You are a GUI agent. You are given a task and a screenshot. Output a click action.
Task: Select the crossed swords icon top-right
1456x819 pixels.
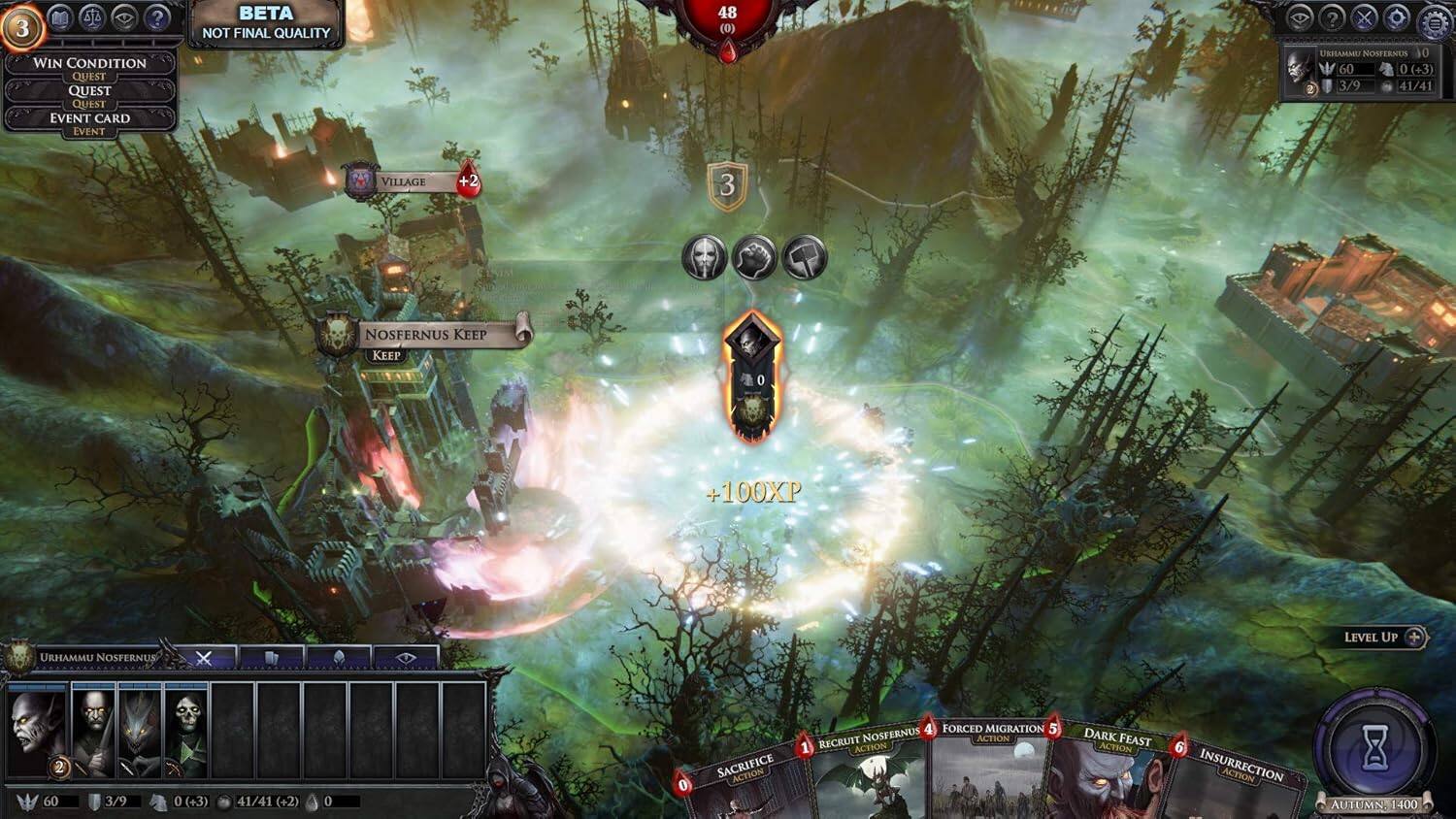click(x=1363, y=16)
